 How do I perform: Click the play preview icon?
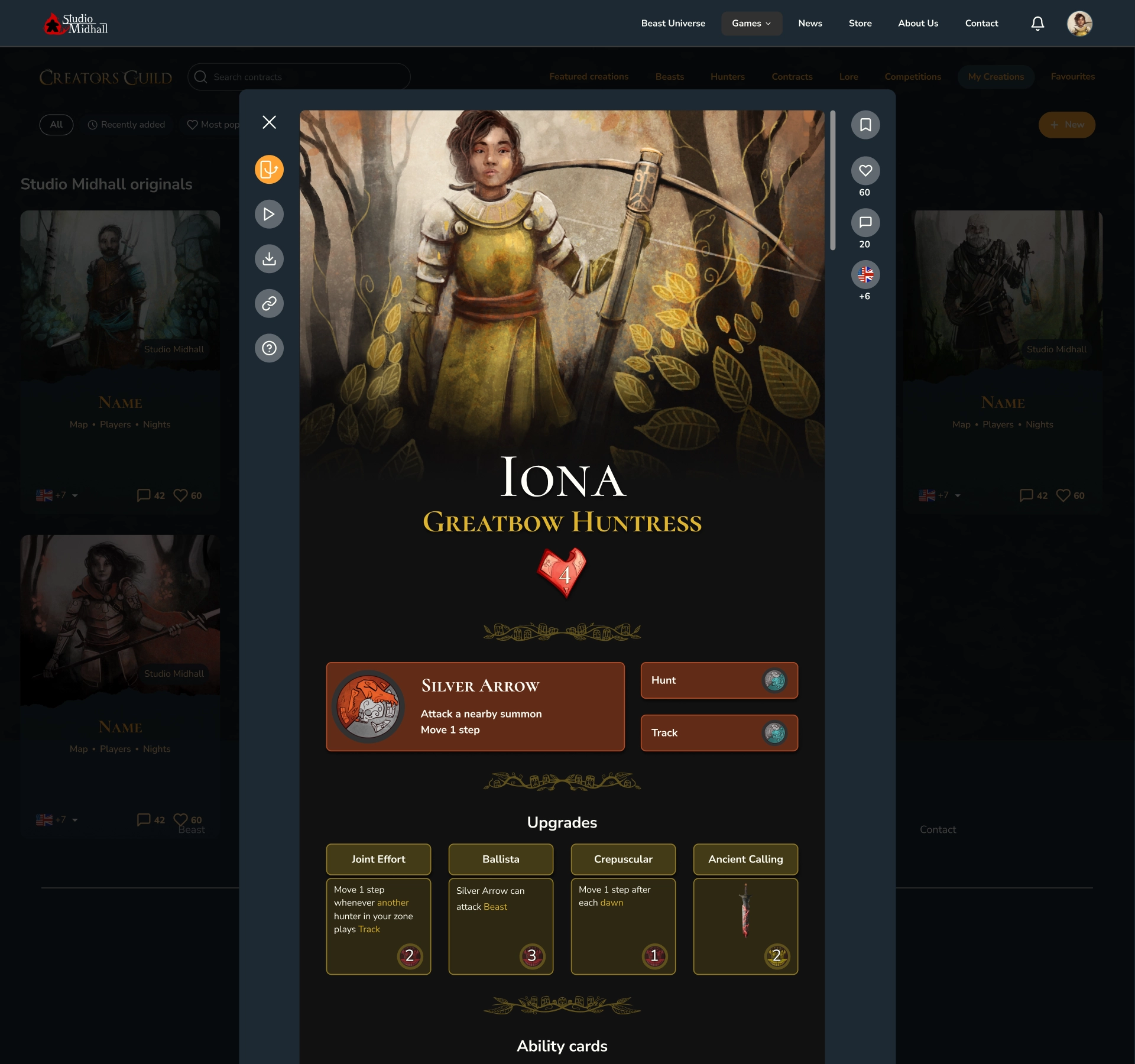tap(269, 214)
